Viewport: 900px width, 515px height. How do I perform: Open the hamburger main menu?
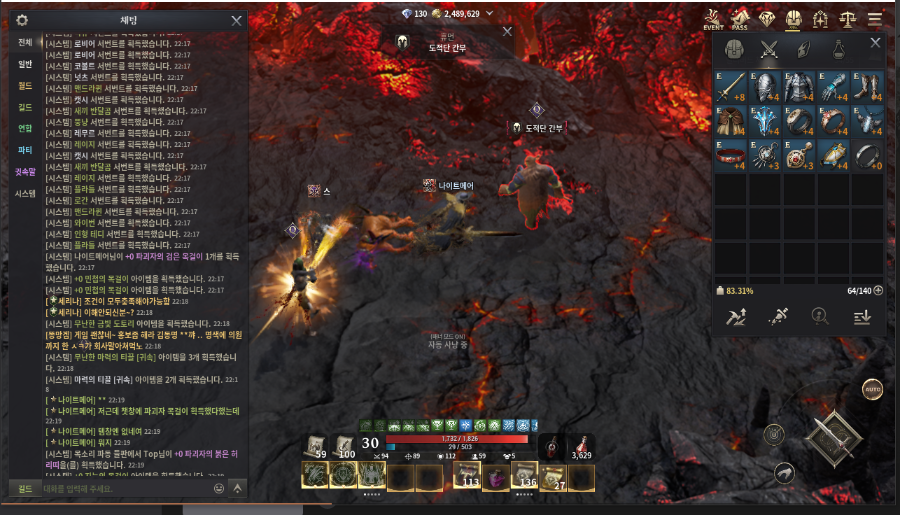[875, 19]
